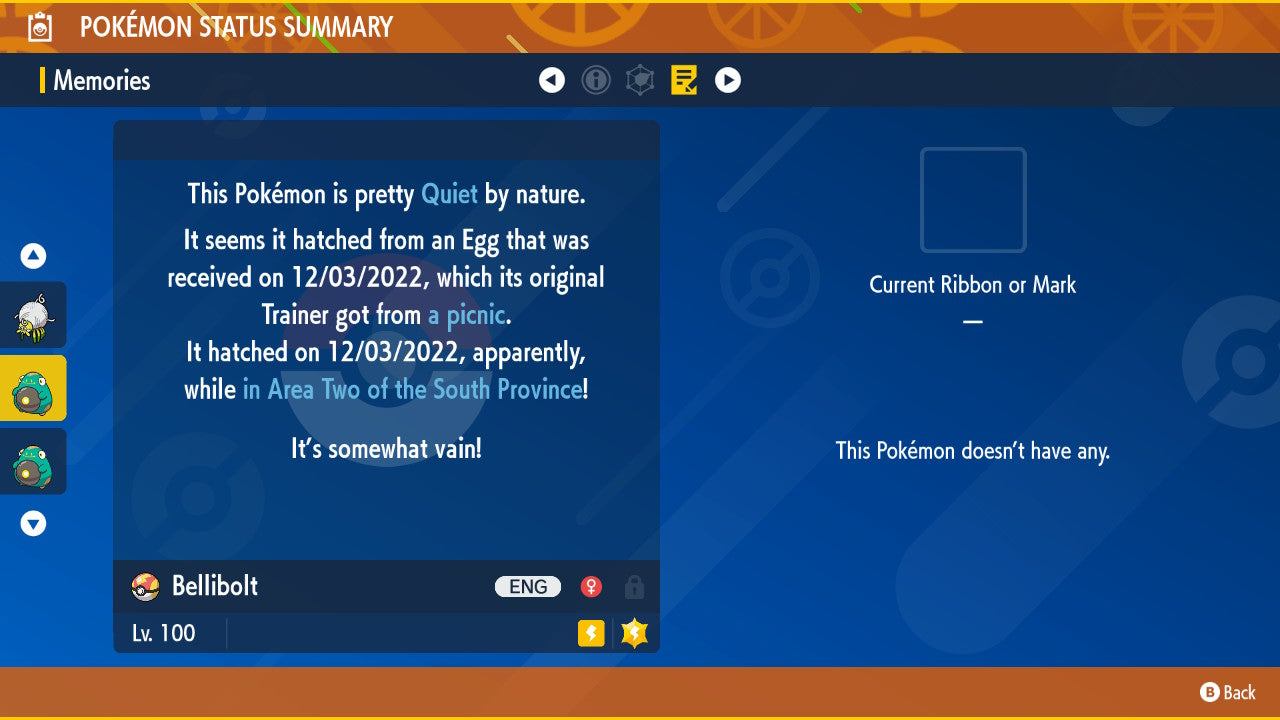Viewport: 1280px width, 720px height.
Task: Open the next page with right arrow
Action: tap(727, 80)
